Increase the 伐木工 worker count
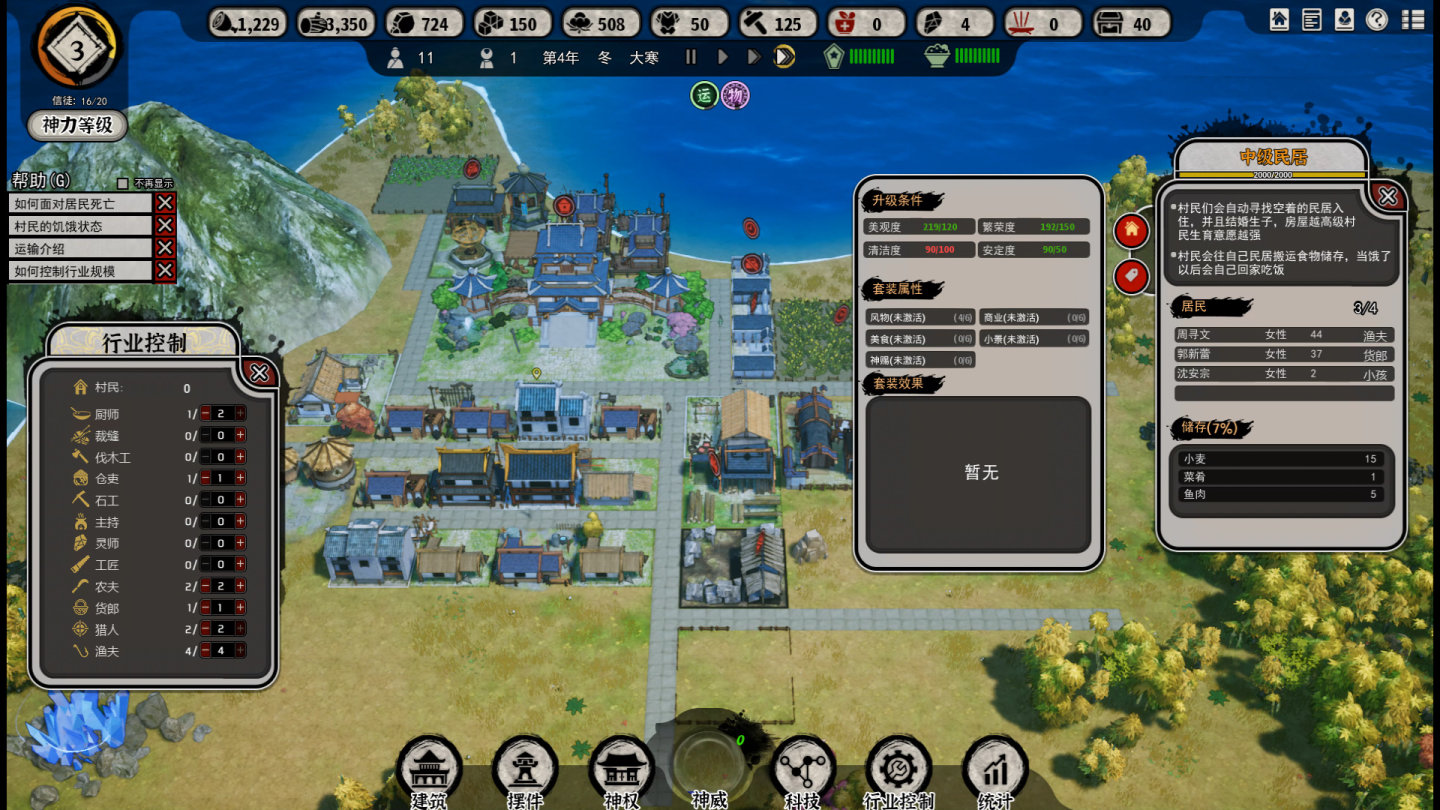 click(x=240, y=457)
